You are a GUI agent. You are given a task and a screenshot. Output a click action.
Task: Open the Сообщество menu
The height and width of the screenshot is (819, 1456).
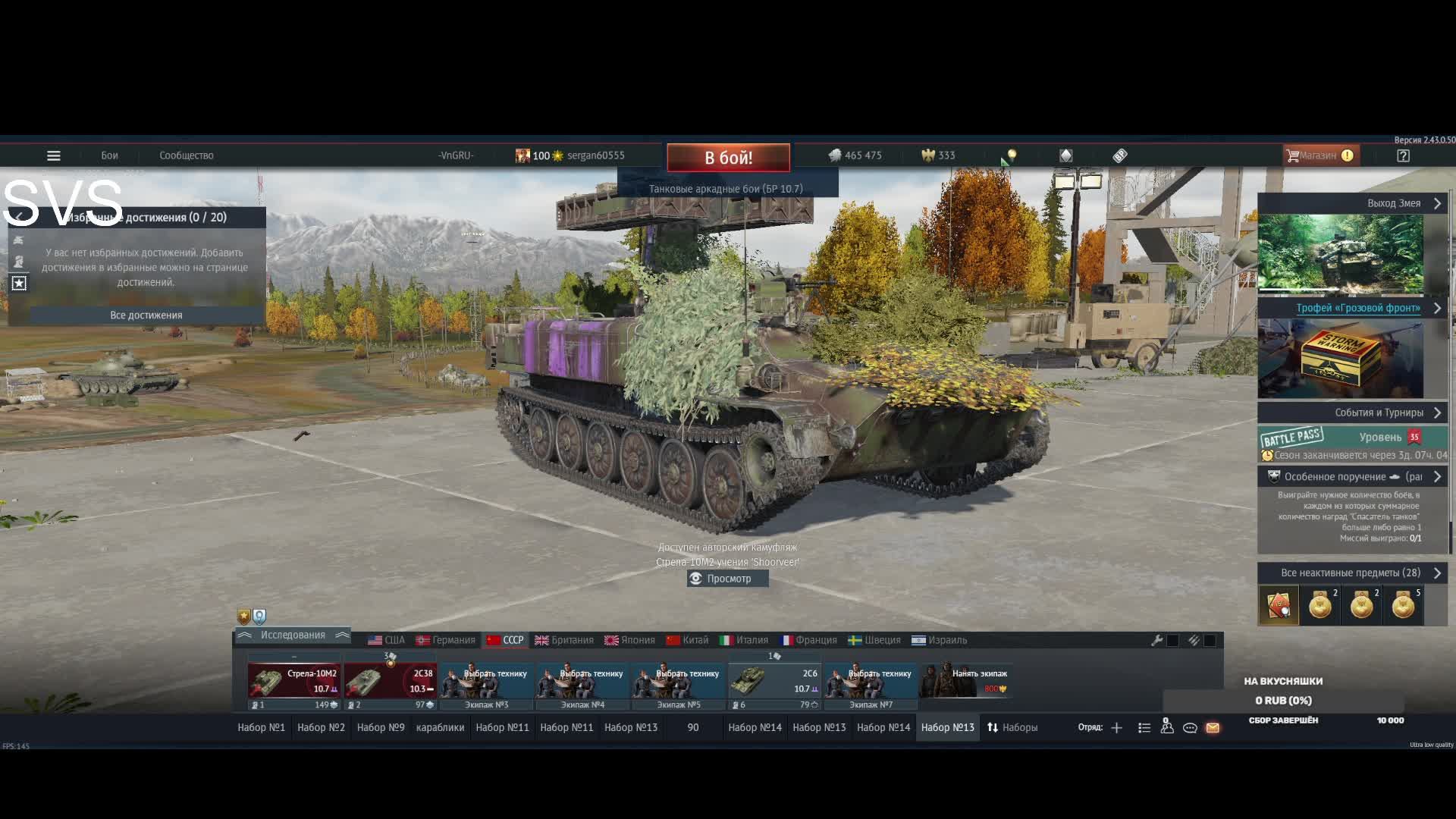pyautogui.click(x=186, y=155)
